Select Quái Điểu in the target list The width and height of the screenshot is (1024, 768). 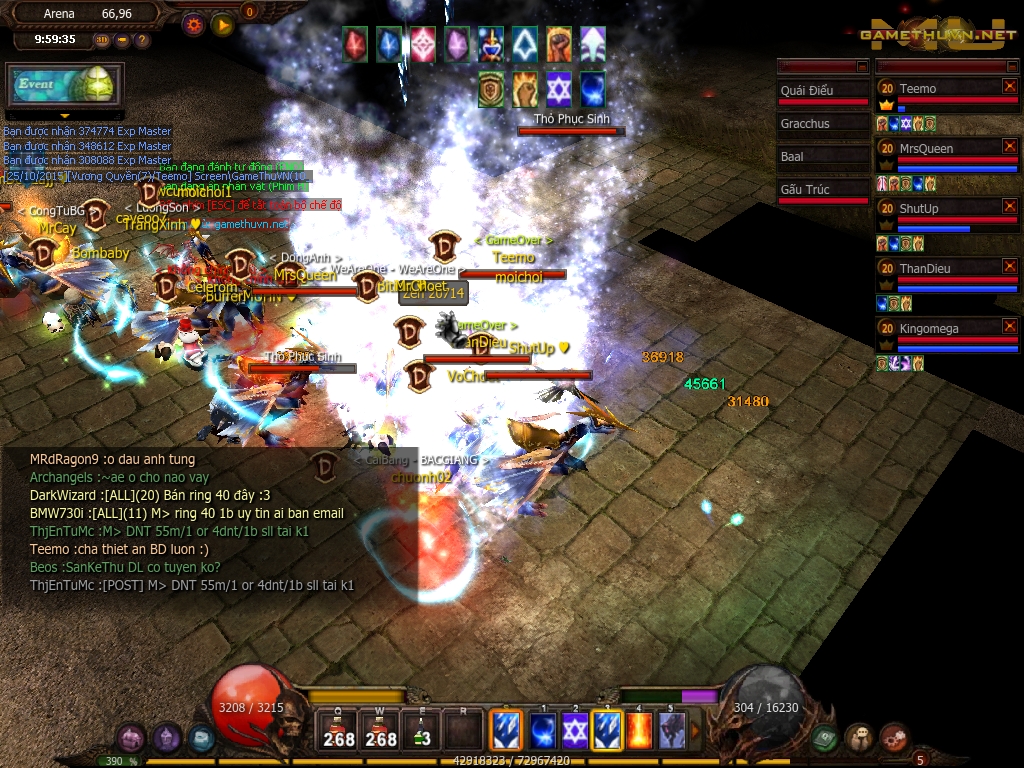click(824, 91)
